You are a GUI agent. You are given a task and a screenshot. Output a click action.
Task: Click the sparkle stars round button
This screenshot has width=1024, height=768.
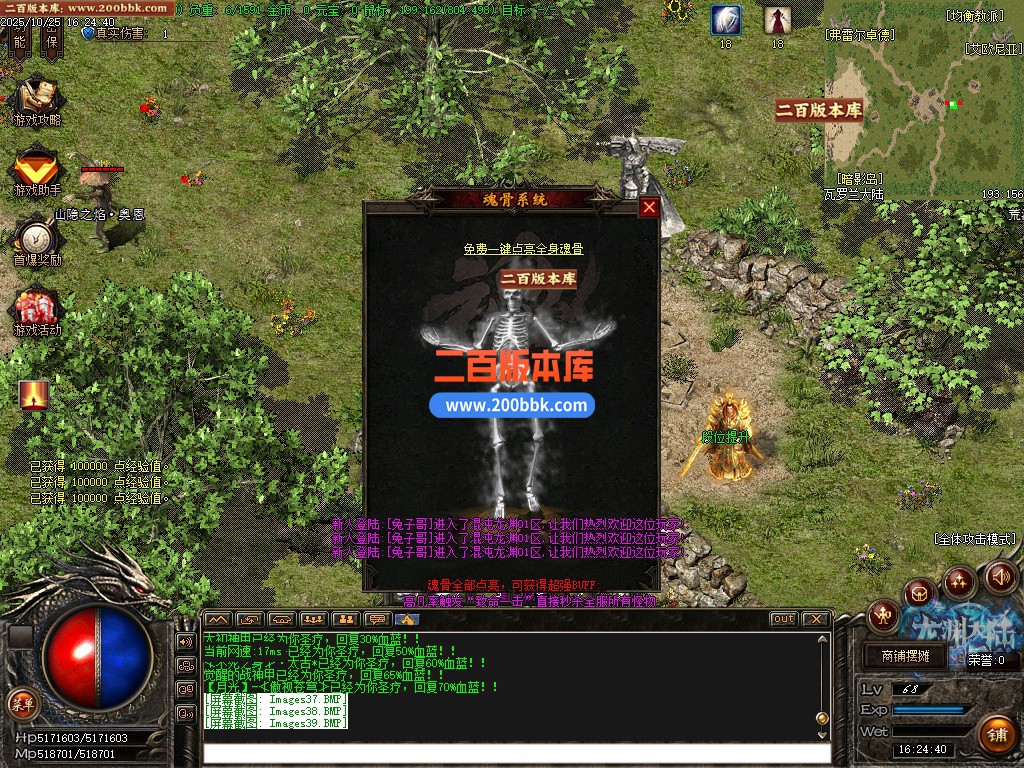pos(959,581)
